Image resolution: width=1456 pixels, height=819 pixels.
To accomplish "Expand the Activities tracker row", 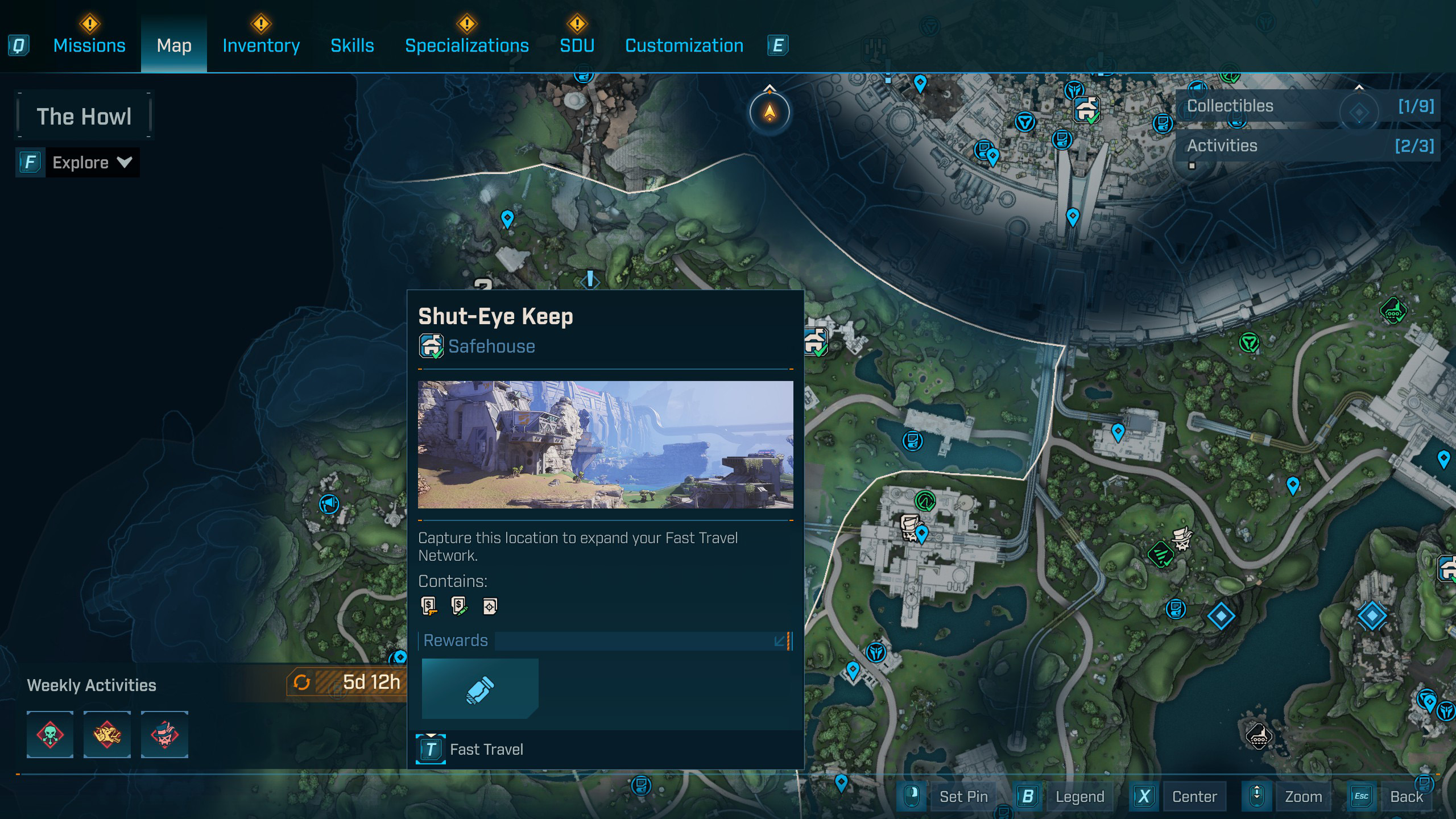I will tap(1308, 146).
